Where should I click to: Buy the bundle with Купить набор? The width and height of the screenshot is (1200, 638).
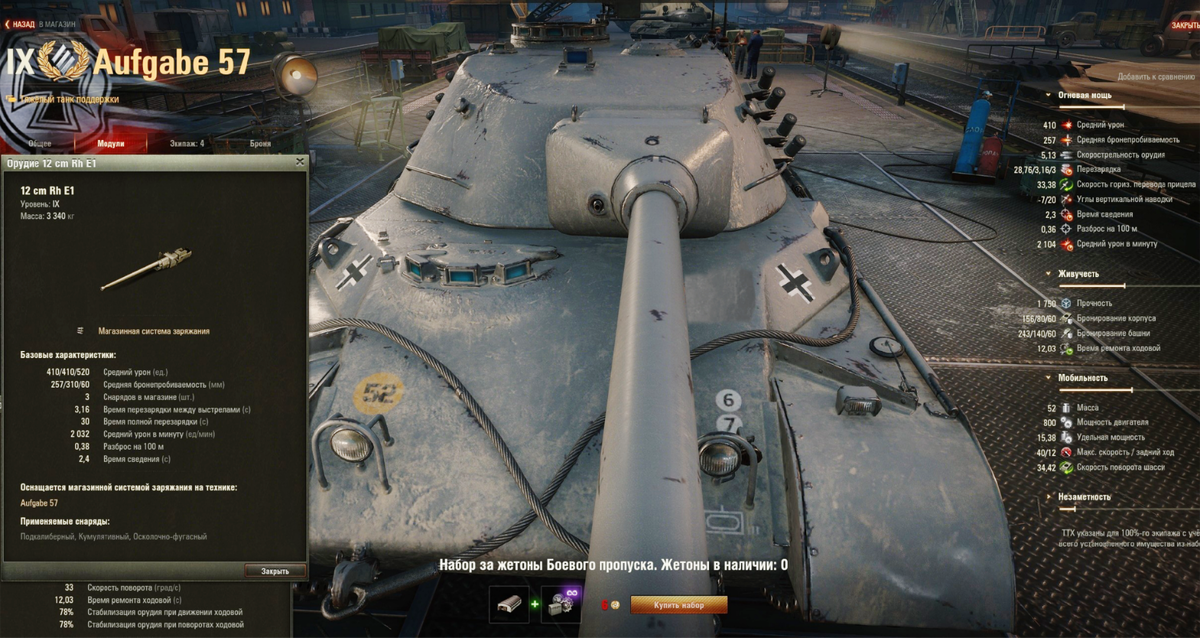[x=679, y=605]
